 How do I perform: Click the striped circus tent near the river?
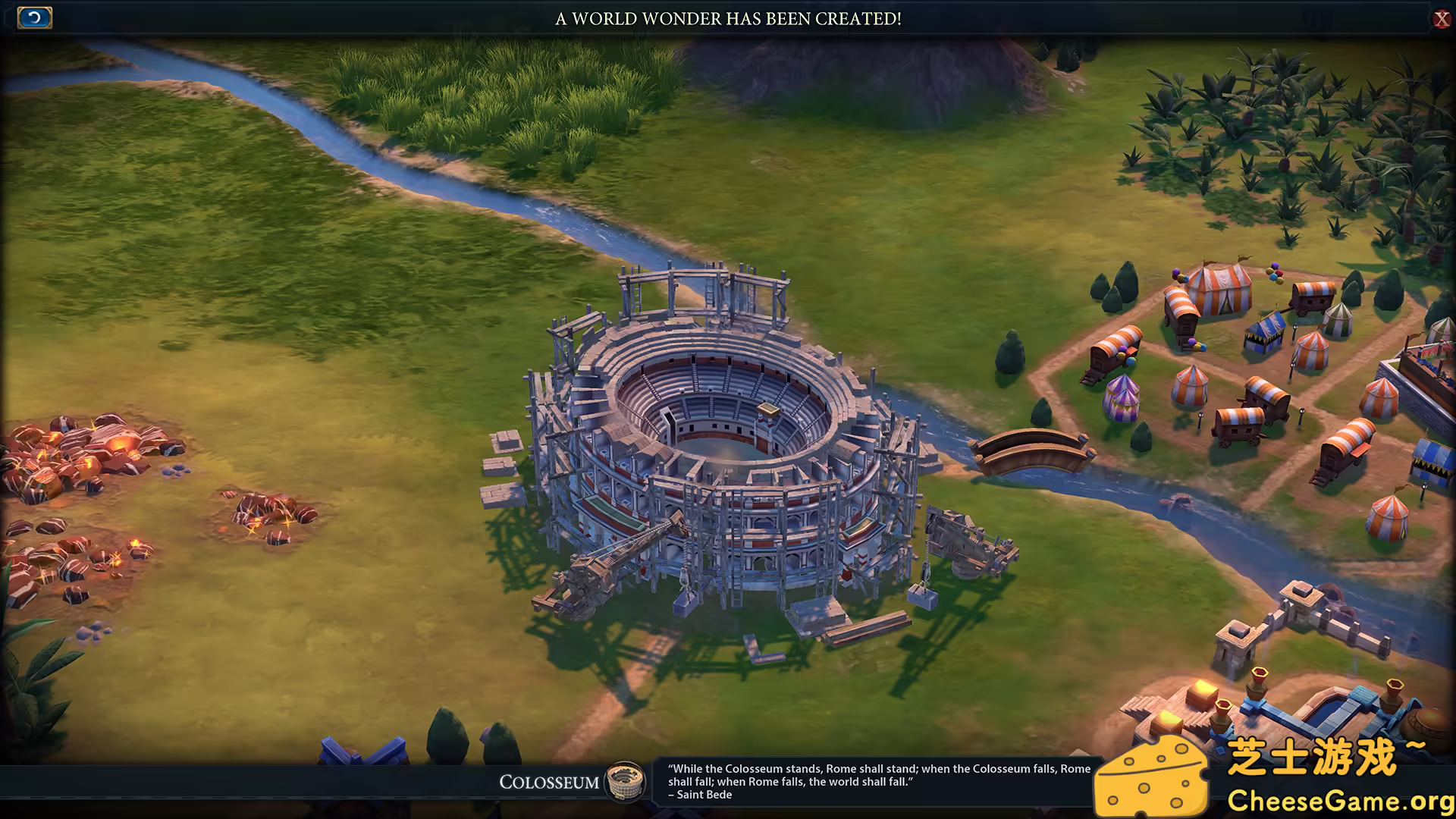pyautogui.click(x=1122, y=398)
